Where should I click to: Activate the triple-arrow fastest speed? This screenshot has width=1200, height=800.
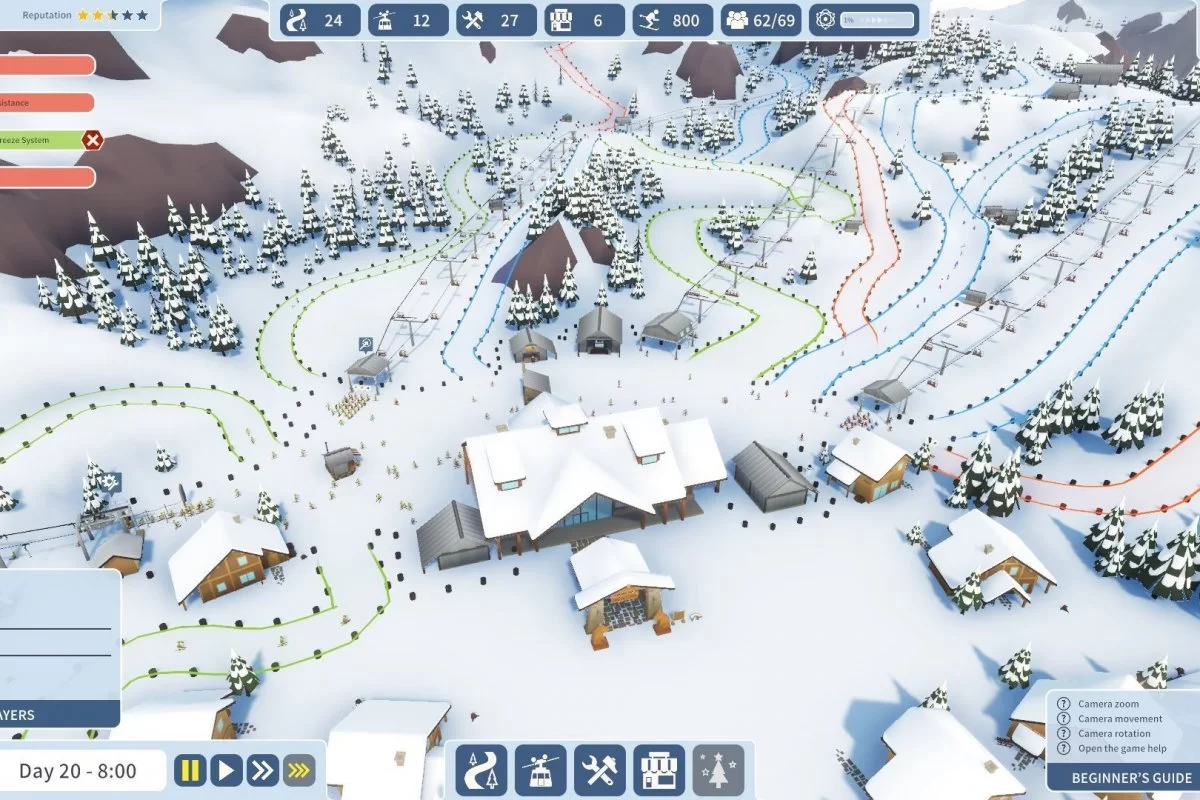click(298, 770)
